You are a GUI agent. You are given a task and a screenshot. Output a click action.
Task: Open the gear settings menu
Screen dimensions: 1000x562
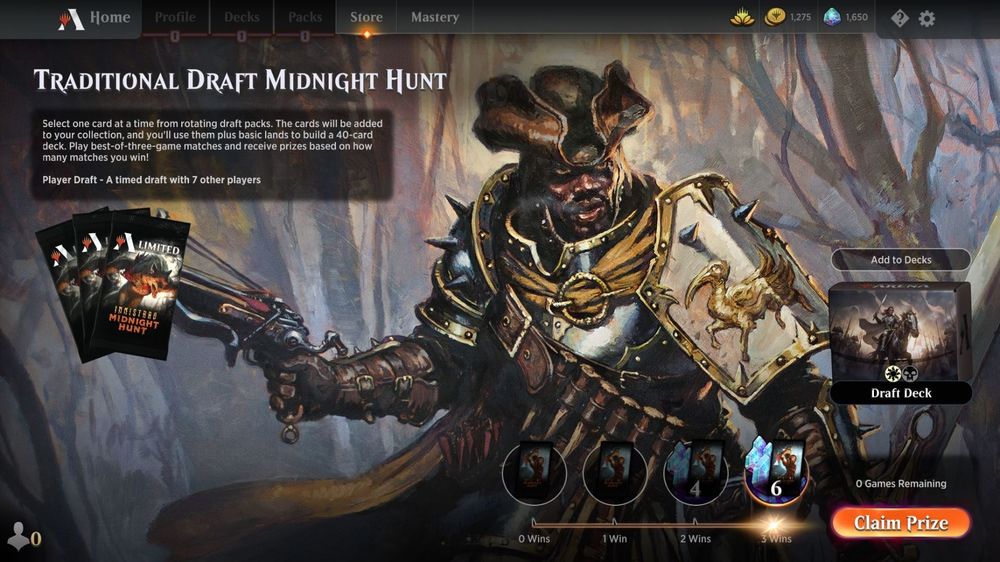point(927,18)
